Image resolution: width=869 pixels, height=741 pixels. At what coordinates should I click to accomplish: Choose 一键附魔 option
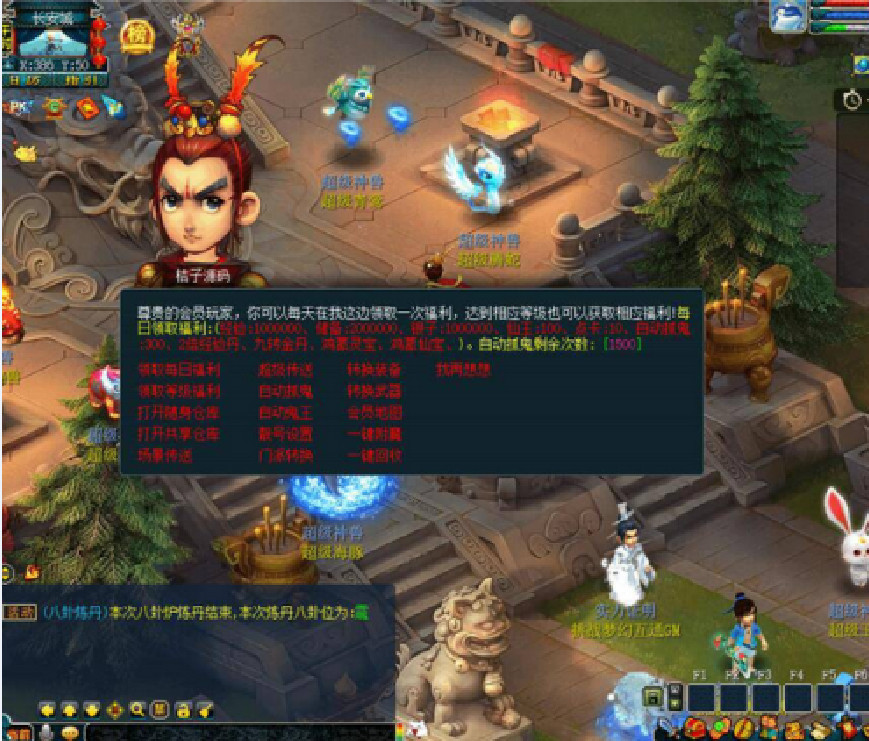coord(374,434)
